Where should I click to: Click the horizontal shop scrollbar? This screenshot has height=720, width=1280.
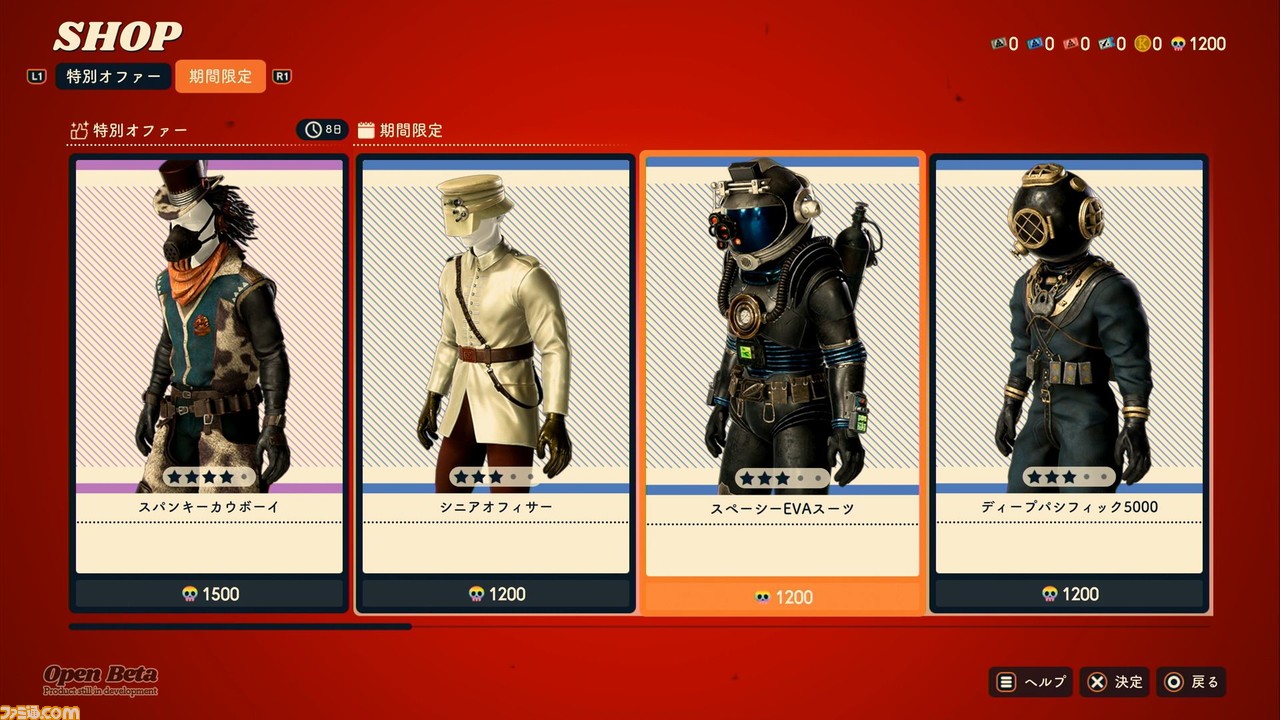point(240,627)
